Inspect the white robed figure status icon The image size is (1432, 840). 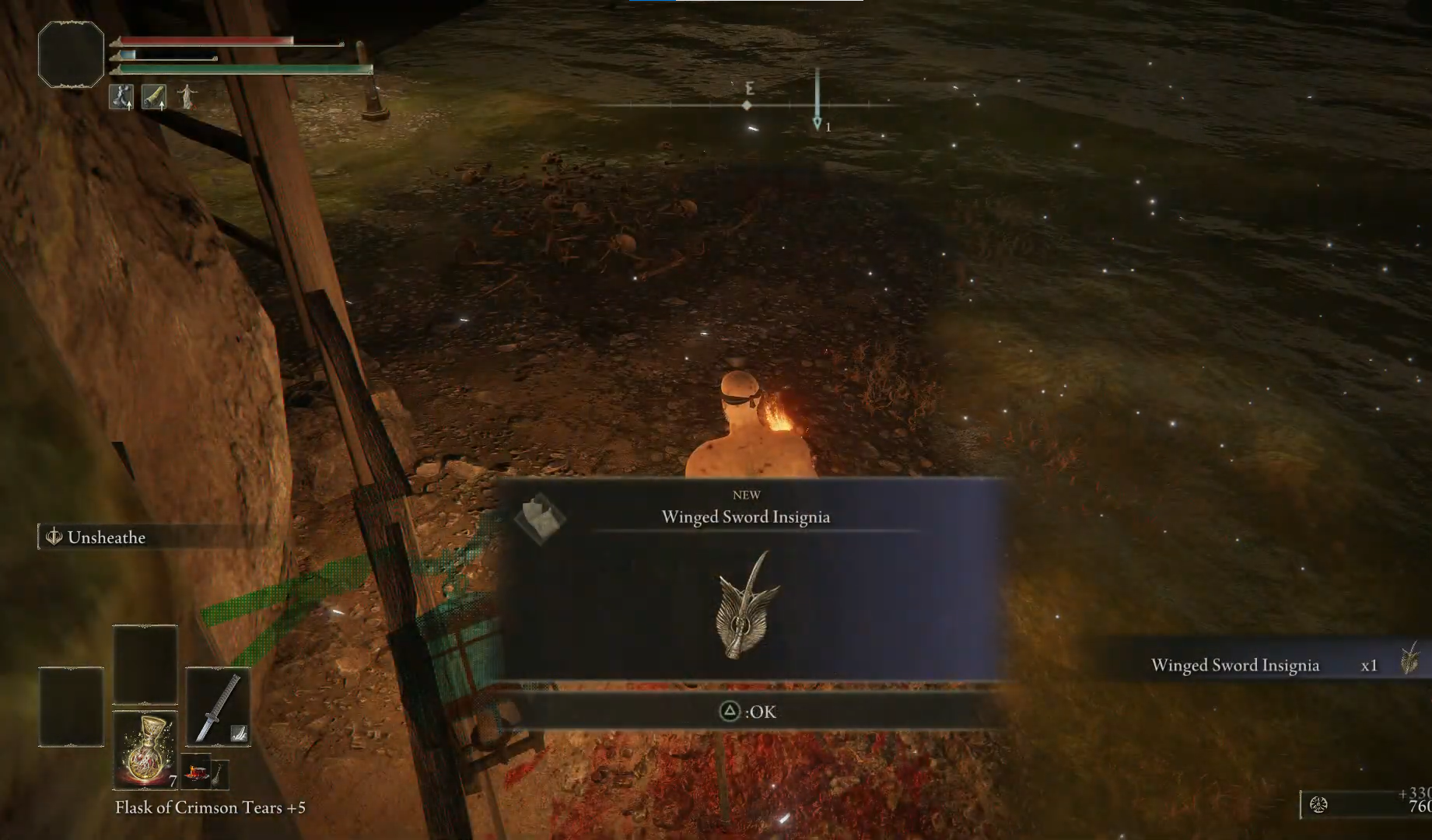pos(187,96)
